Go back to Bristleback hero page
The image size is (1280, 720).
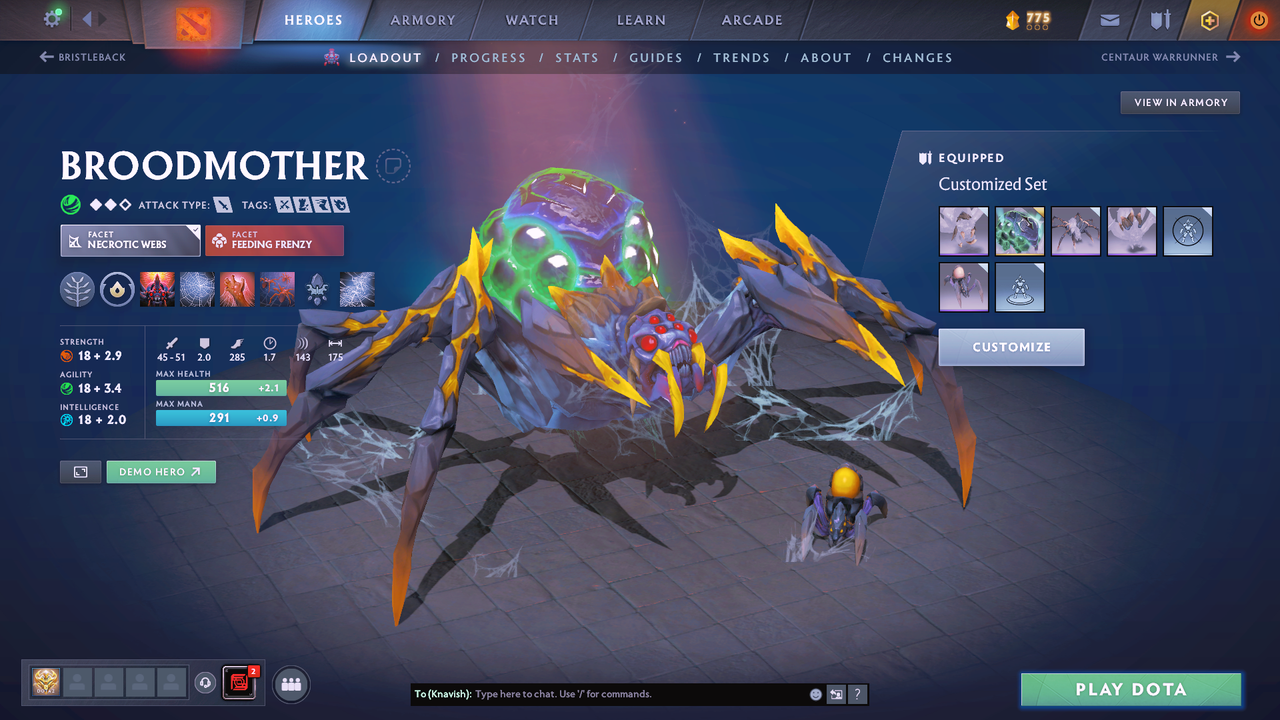pos(83,57)
